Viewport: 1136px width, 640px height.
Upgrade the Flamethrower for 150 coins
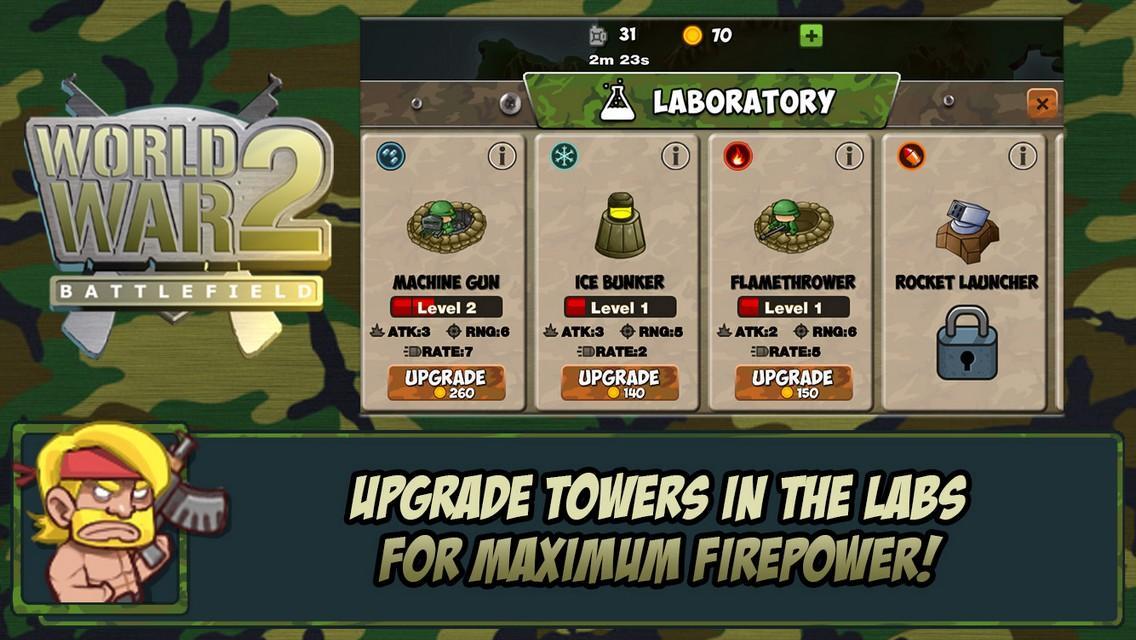click(x=793, y=383)
